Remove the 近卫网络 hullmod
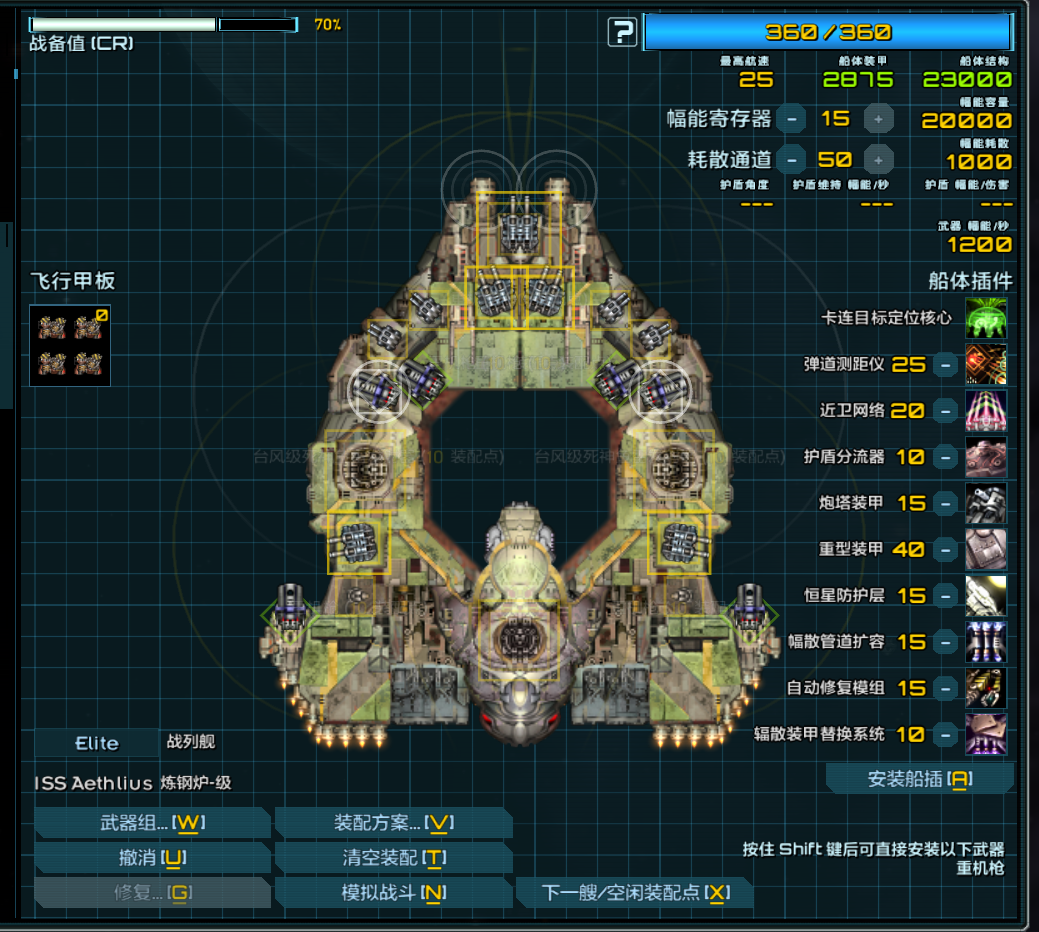 pyautogui.click(x=945, y=411)
